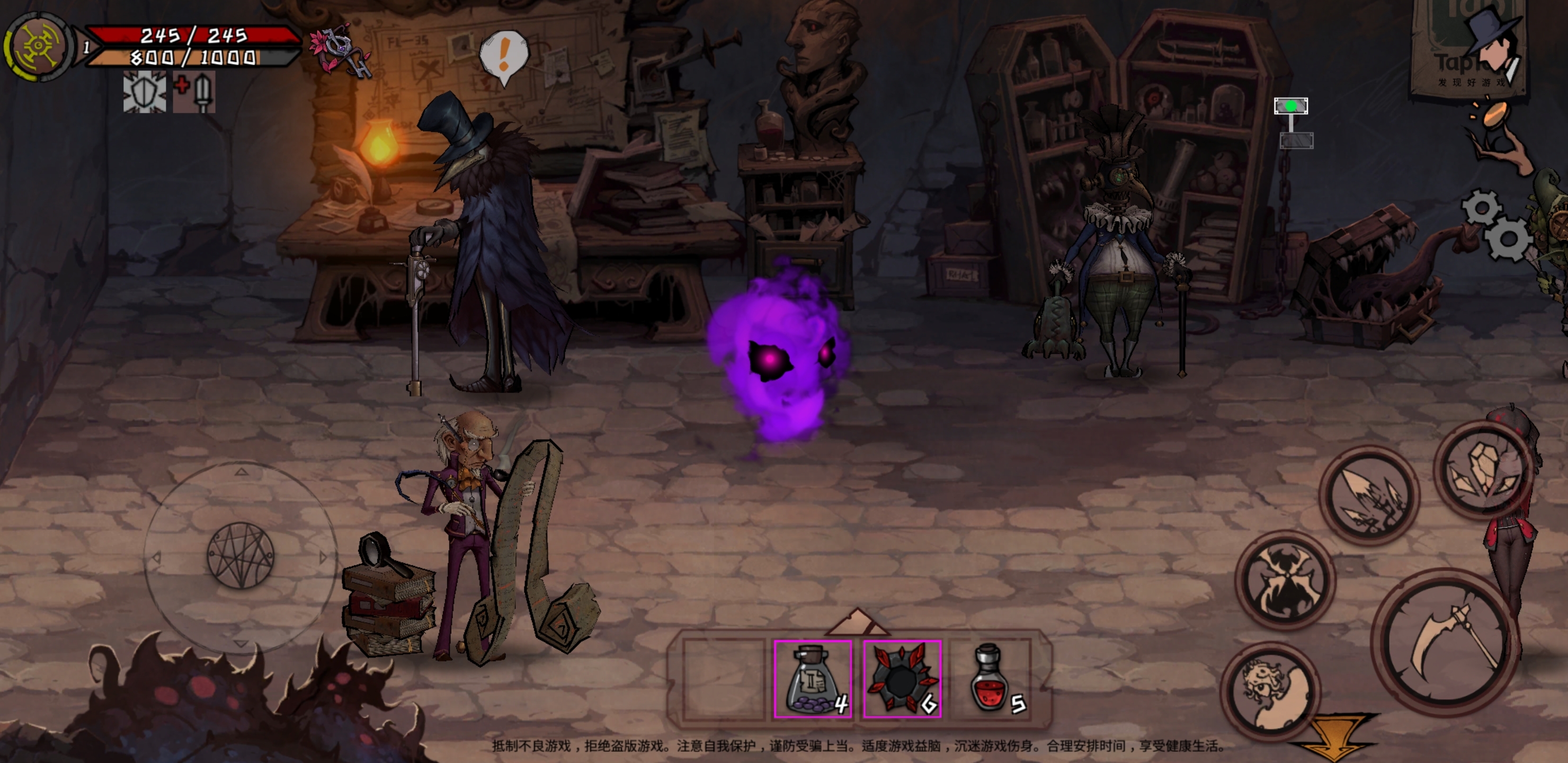The height and width of the screenshot is (763, 1568).
Task: Inspect the sword plus buff icon
Action: point(194,92)
